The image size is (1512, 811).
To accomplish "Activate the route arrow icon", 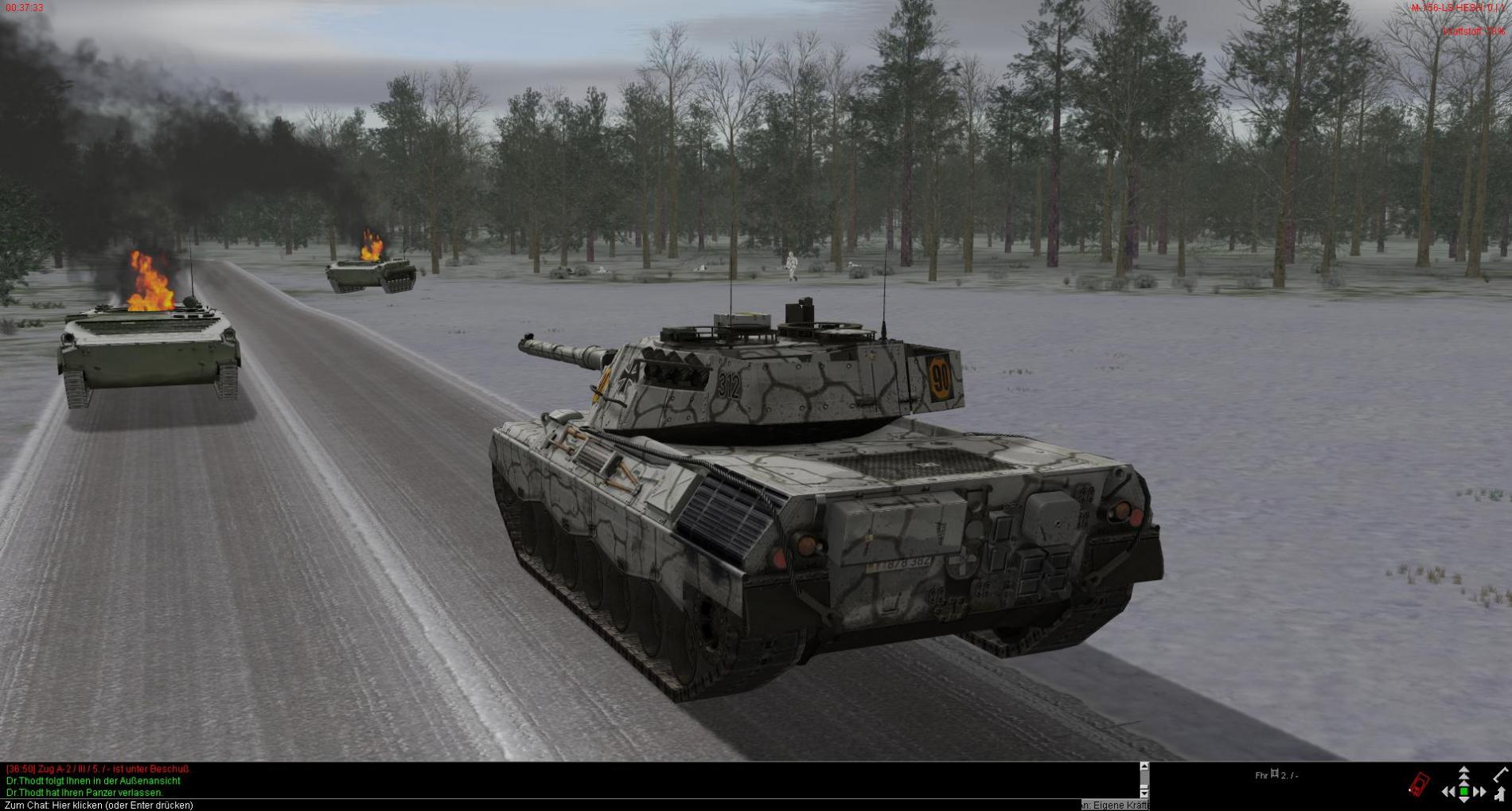I will (1500, 793).
